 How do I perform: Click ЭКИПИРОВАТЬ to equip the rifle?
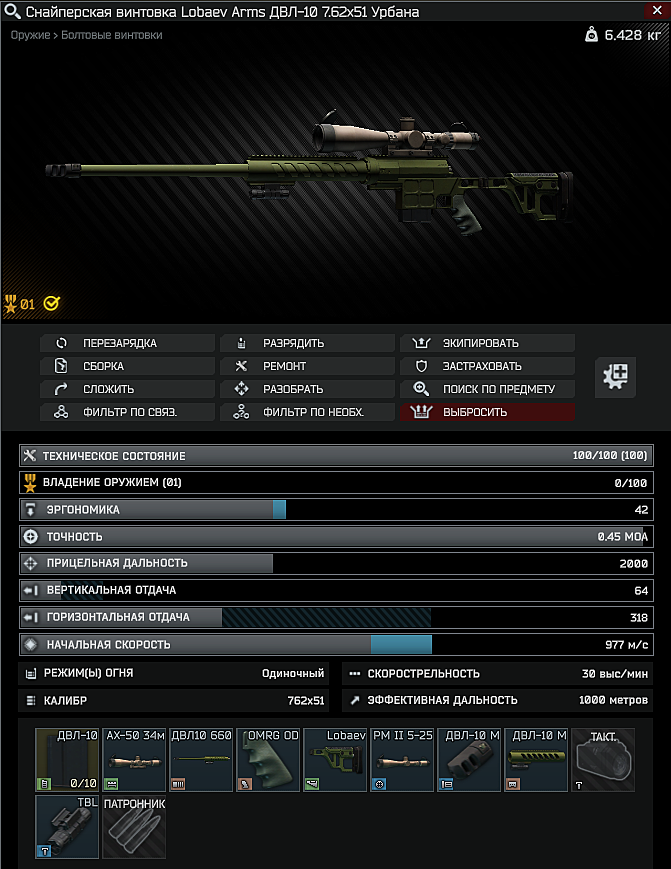[x=487, y=343]
